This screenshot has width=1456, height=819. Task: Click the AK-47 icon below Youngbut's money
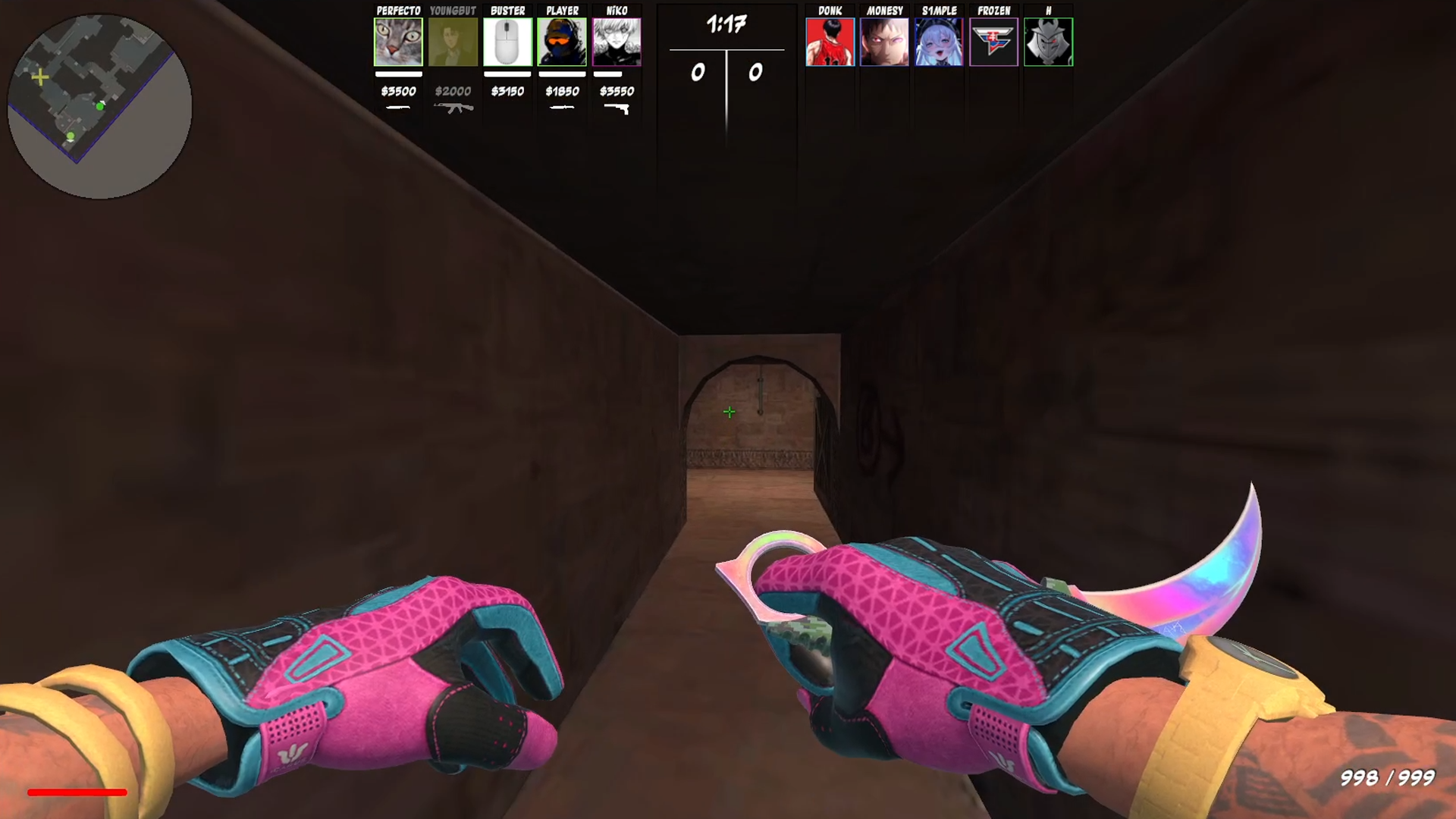(453, 108)
